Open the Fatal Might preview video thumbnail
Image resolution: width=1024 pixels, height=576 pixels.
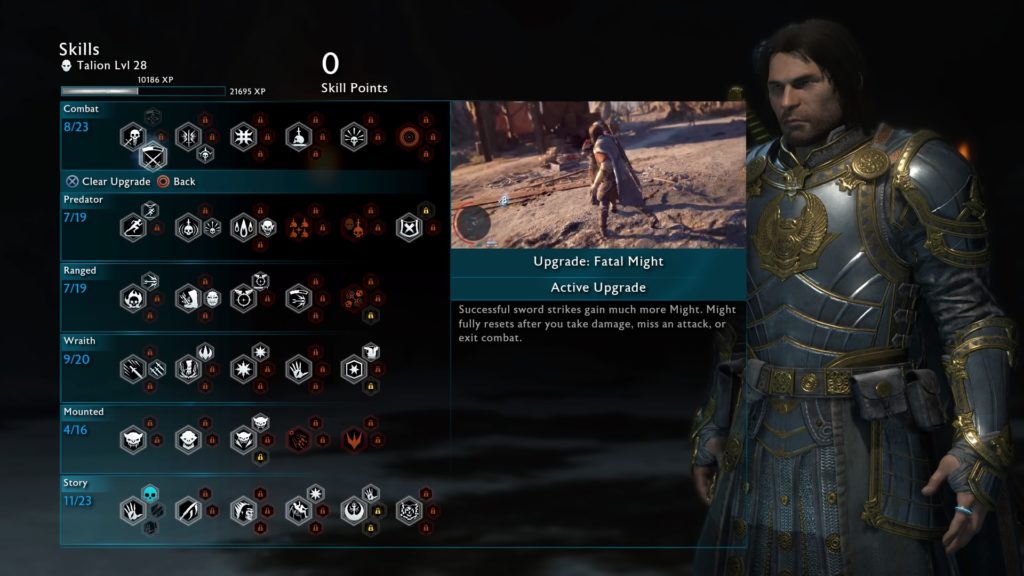coord(598,174)
